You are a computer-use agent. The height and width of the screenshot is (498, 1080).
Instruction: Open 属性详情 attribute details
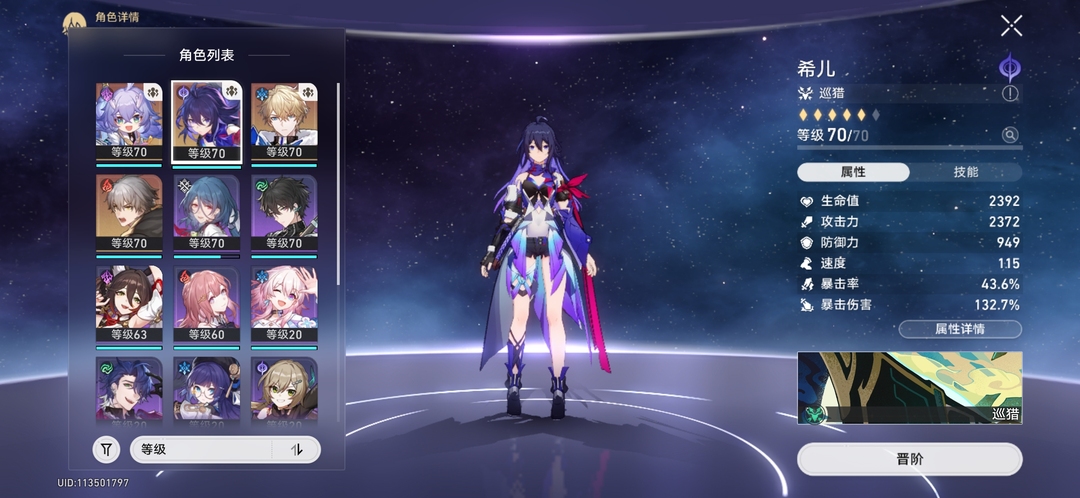pos(960,329)
